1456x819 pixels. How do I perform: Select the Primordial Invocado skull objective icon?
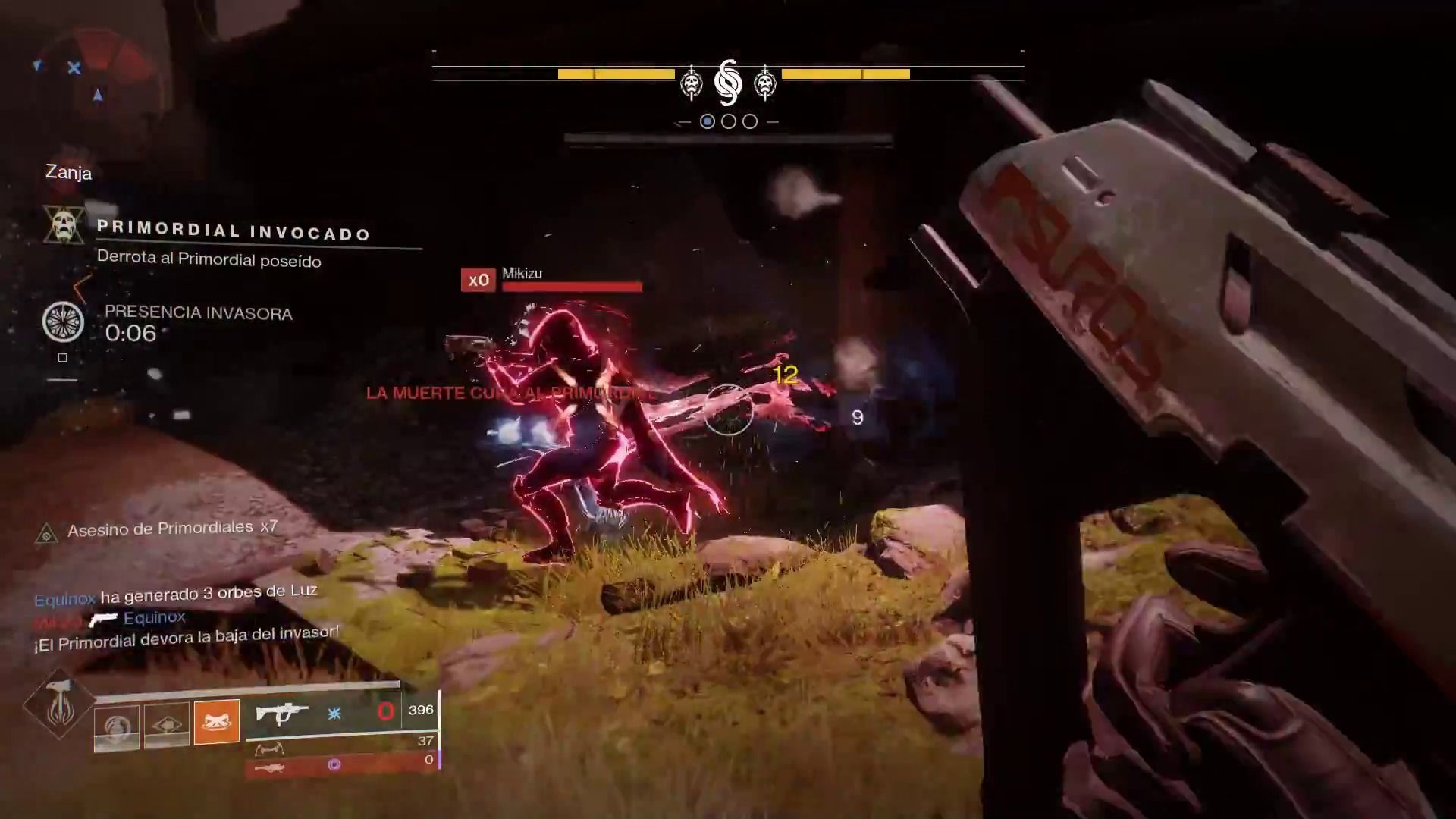point(64,226)
